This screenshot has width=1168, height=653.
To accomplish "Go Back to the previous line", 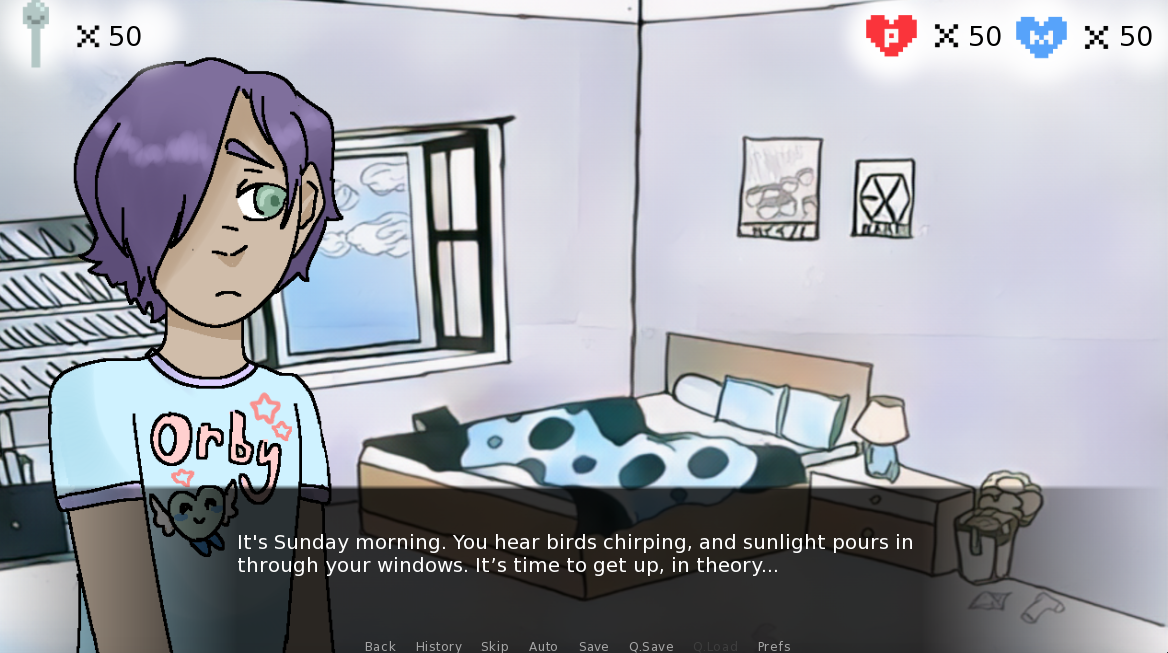I will click(380, 646).
